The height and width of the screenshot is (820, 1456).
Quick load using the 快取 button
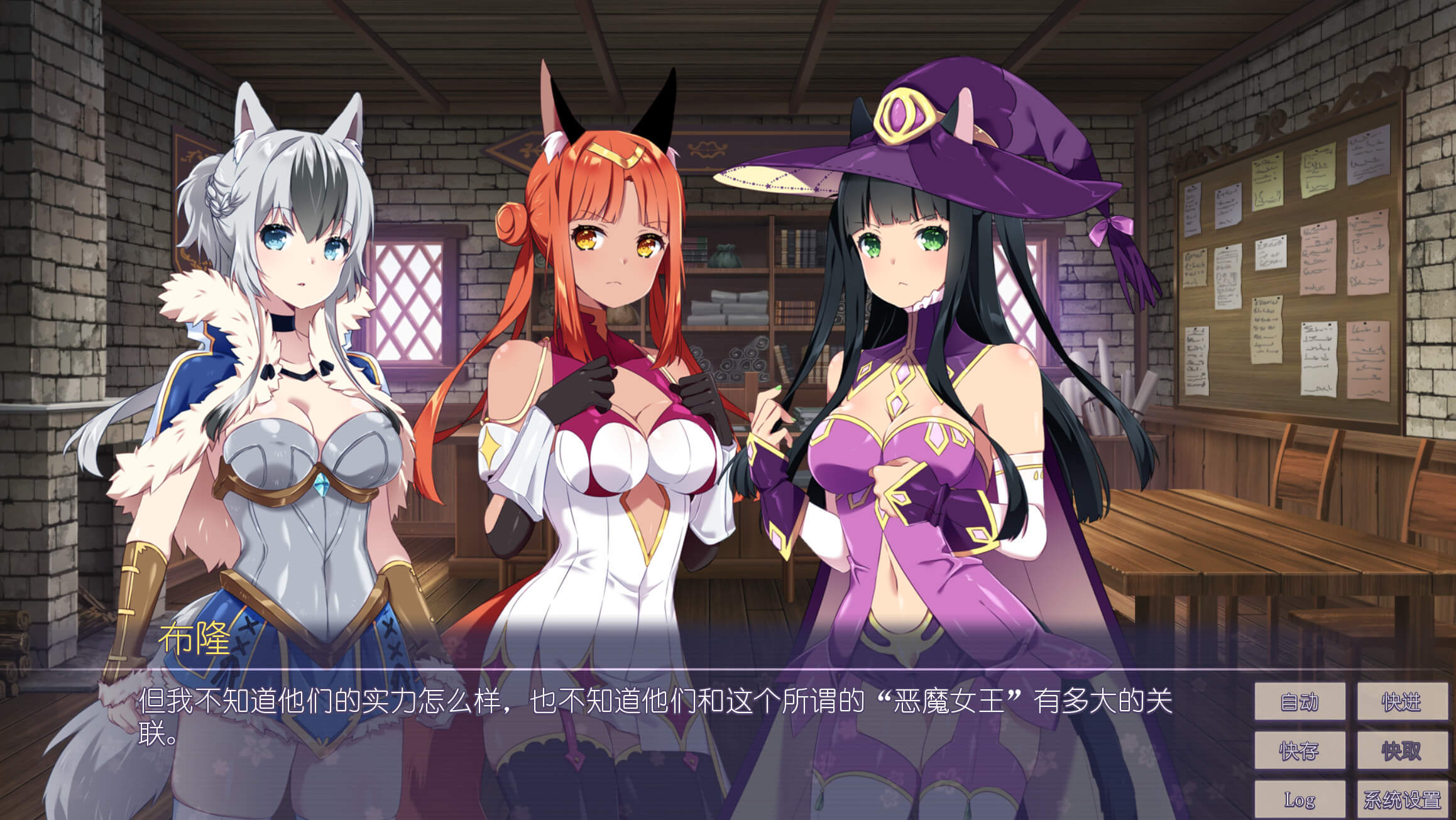(x=1402, y=750)
